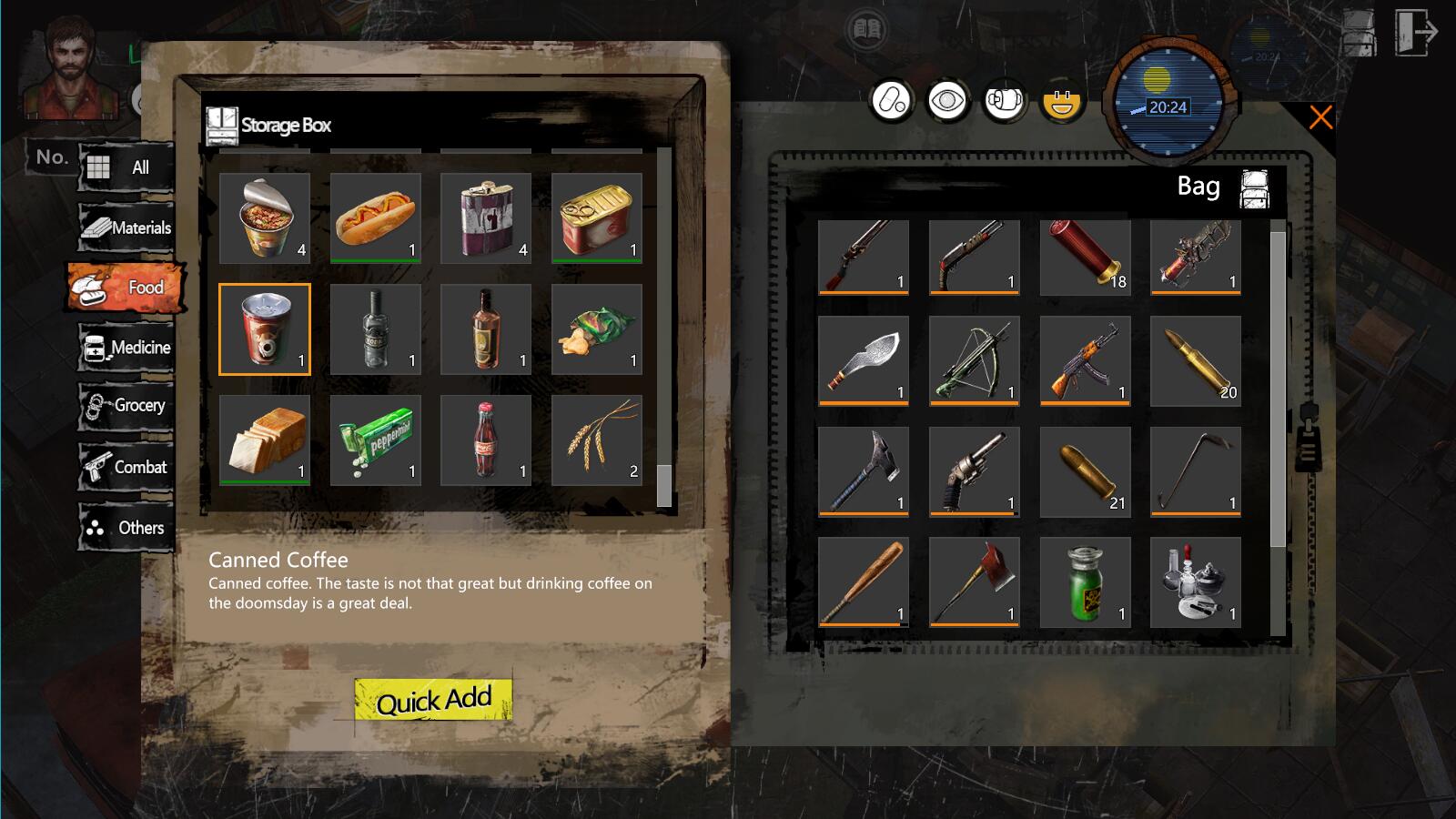Viewport: 1456px width, 819px height.
Task: Open the No. sorting selector
Action: point(52,157)
